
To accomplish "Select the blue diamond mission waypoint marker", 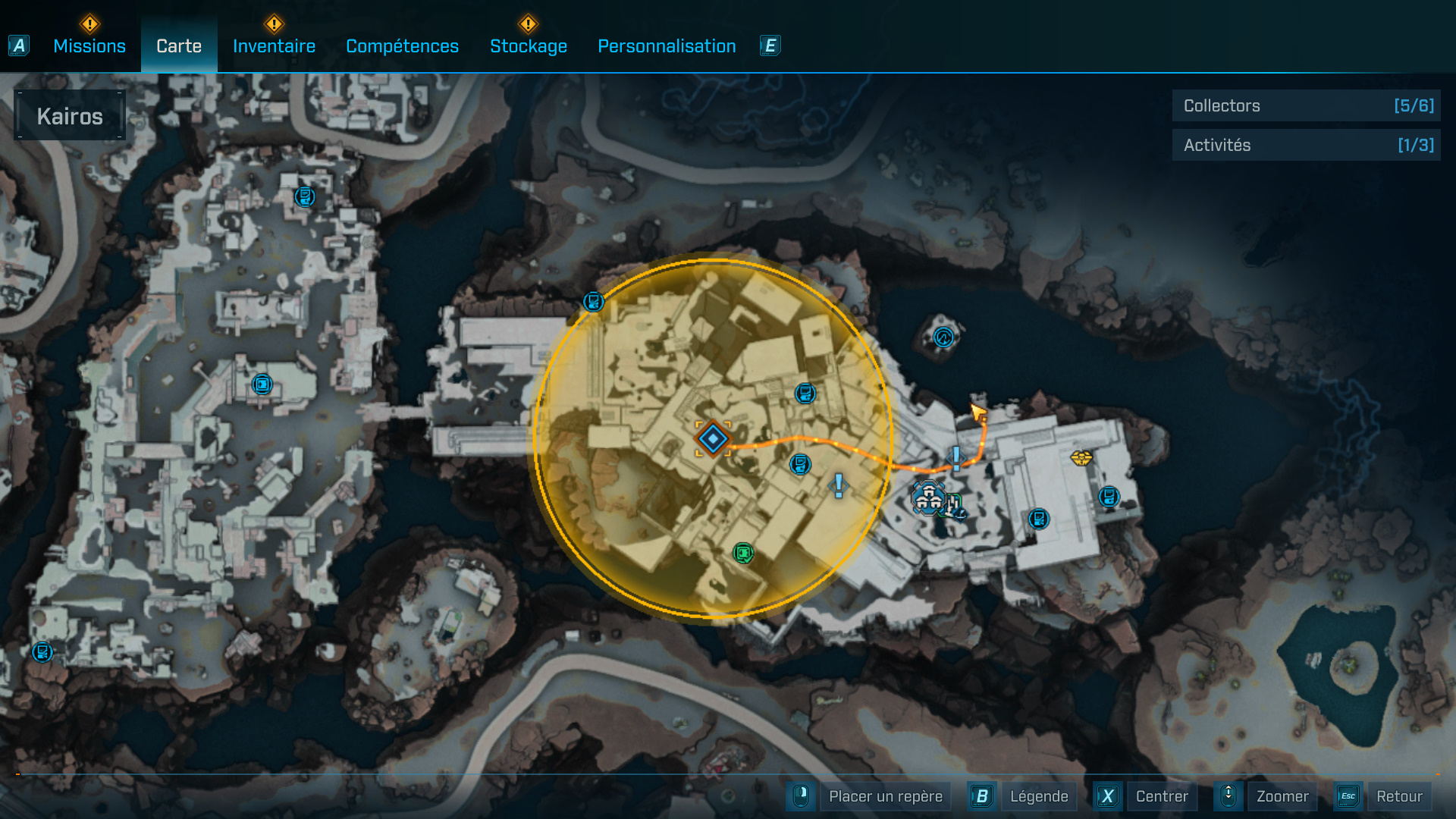I will pyautogui.click(x=713, y=438).
